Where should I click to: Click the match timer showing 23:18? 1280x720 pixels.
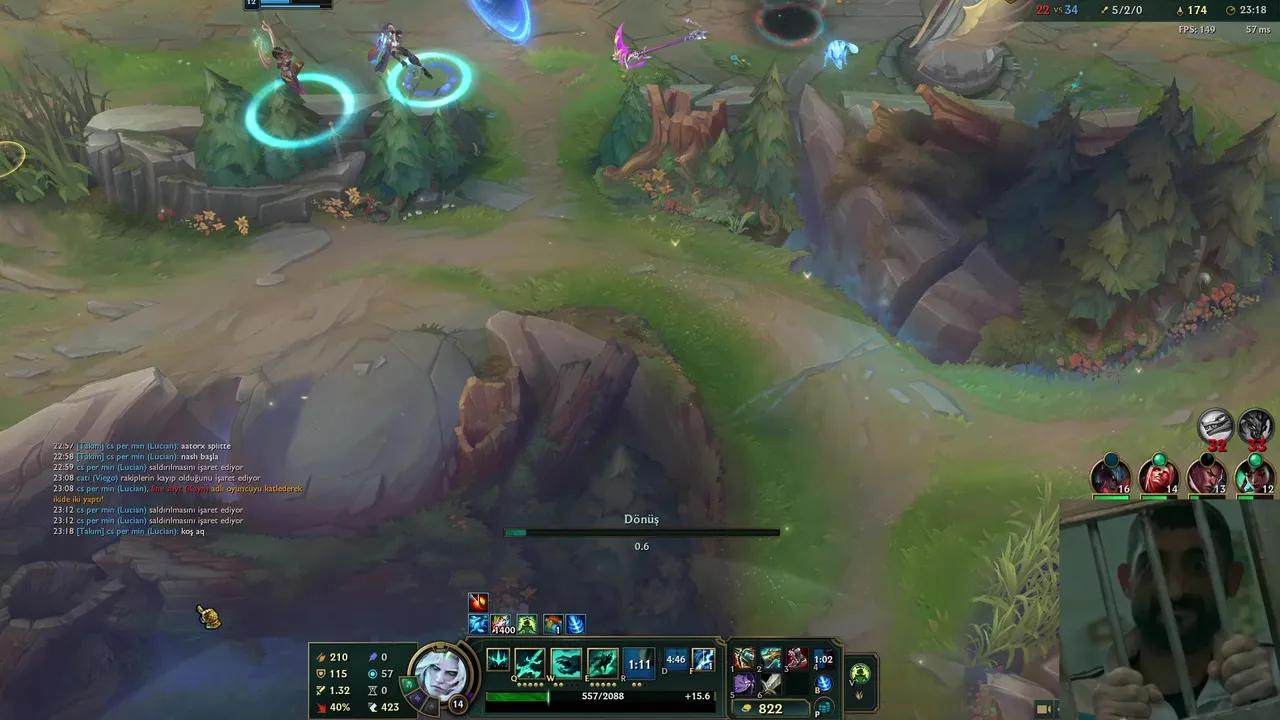click(1252, 9)
